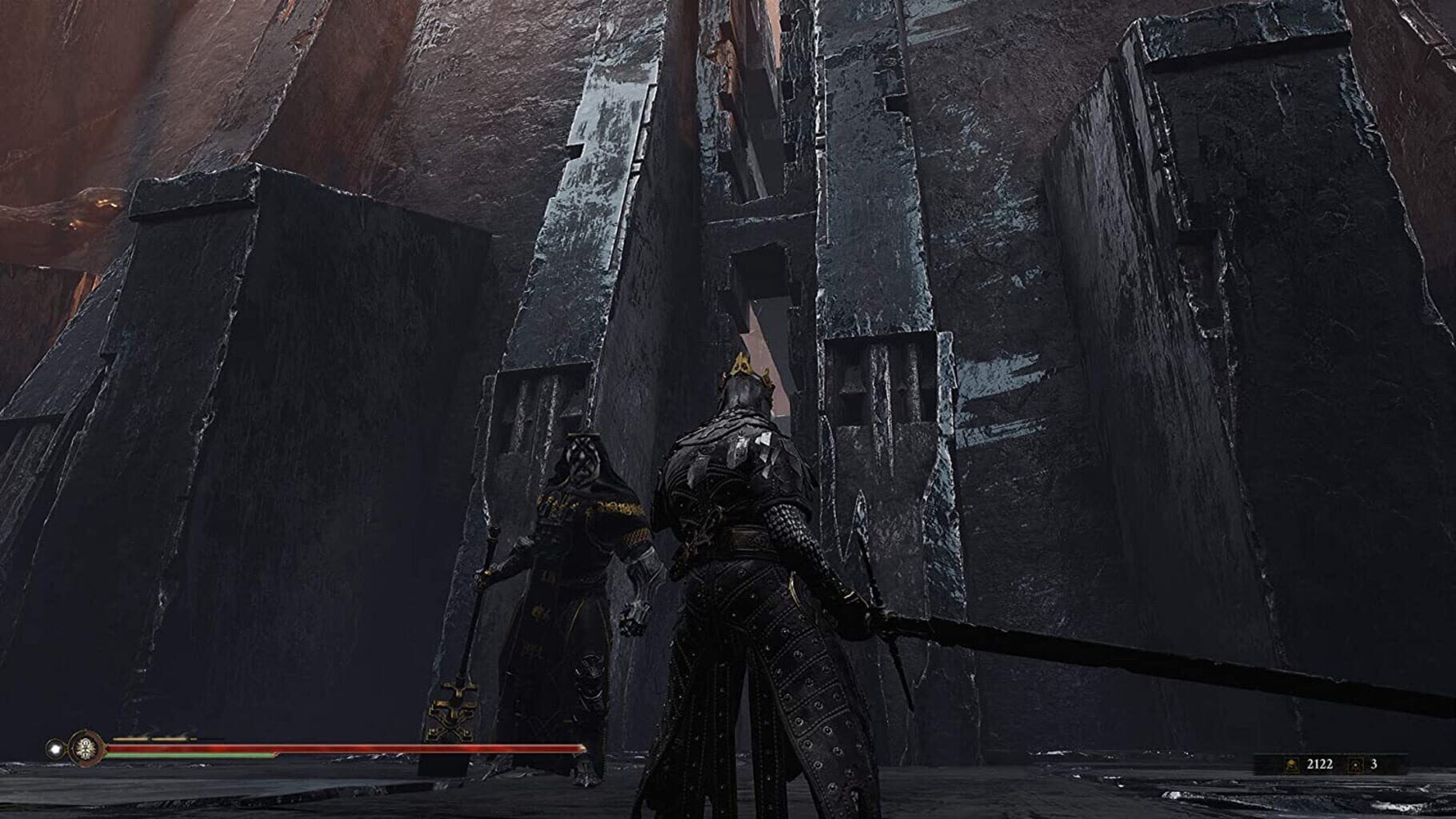
Task: Select the glimpse count reading 3
Action: point(1374,764)
